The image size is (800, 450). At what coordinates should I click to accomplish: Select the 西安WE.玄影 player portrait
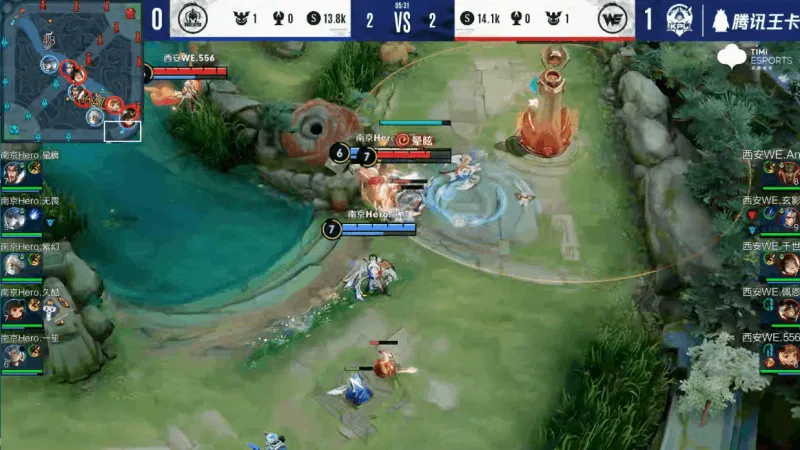(x=786, y=218)
